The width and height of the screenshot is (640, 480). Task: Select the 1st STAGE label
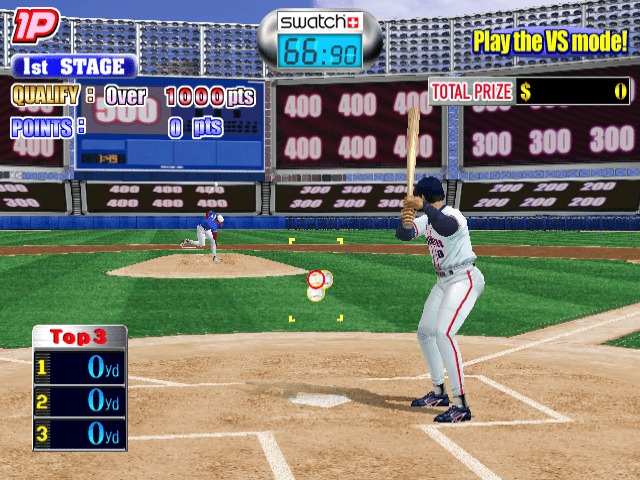[75, 67]
